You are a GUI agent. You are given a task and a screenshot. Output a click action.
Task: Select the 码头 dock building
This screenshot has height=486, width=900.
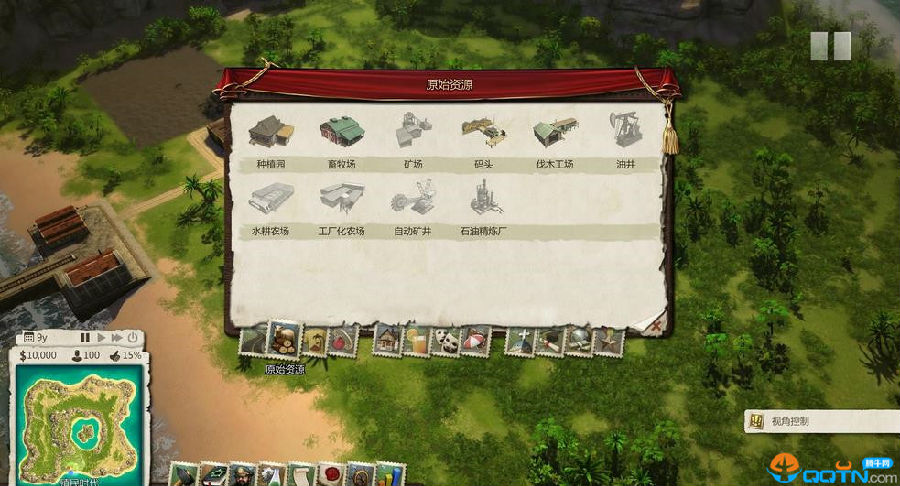click(x=483, y=133)
